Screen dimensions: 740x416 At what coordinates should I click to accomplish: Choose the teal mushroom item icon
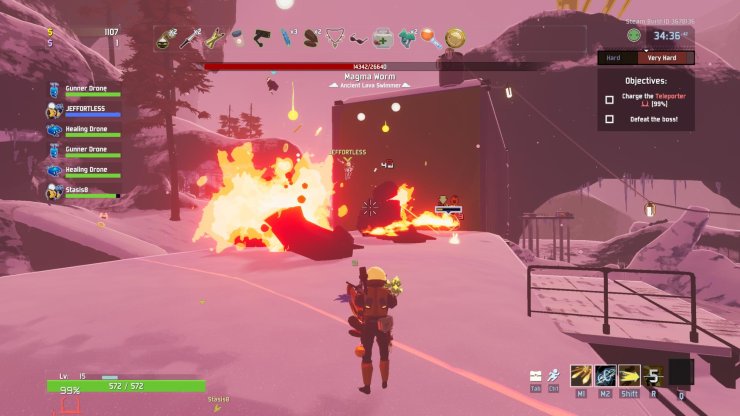[x=406, y=39]
